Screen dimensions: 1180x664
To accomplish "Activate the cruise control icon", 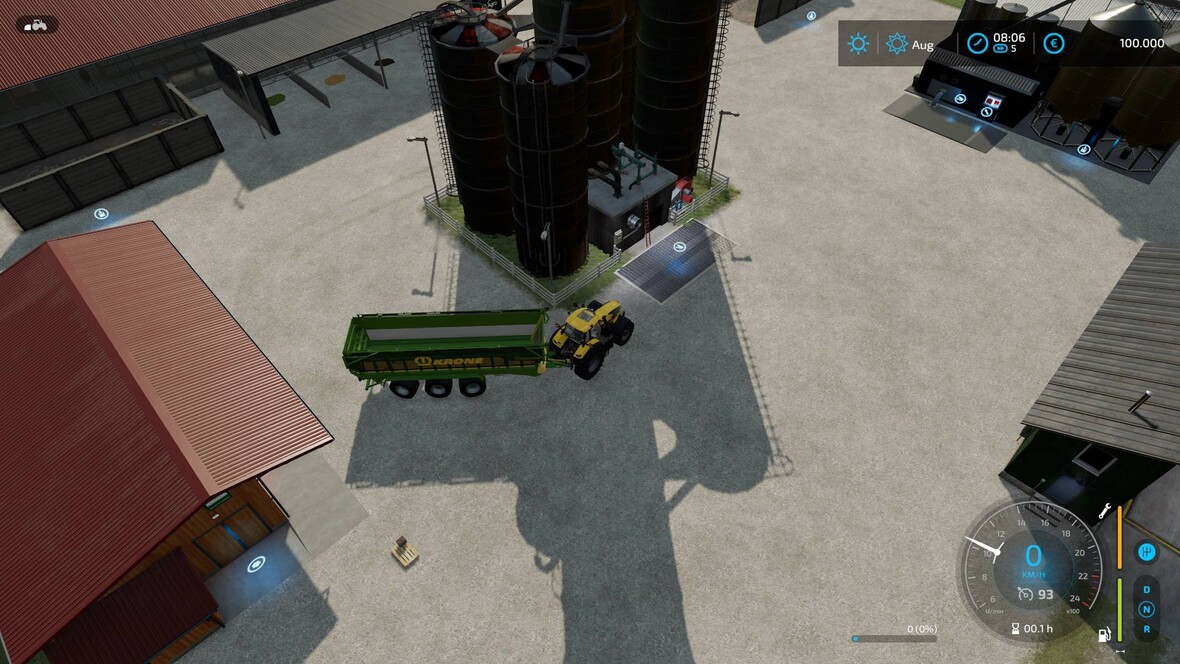I will click(1025, 594).
